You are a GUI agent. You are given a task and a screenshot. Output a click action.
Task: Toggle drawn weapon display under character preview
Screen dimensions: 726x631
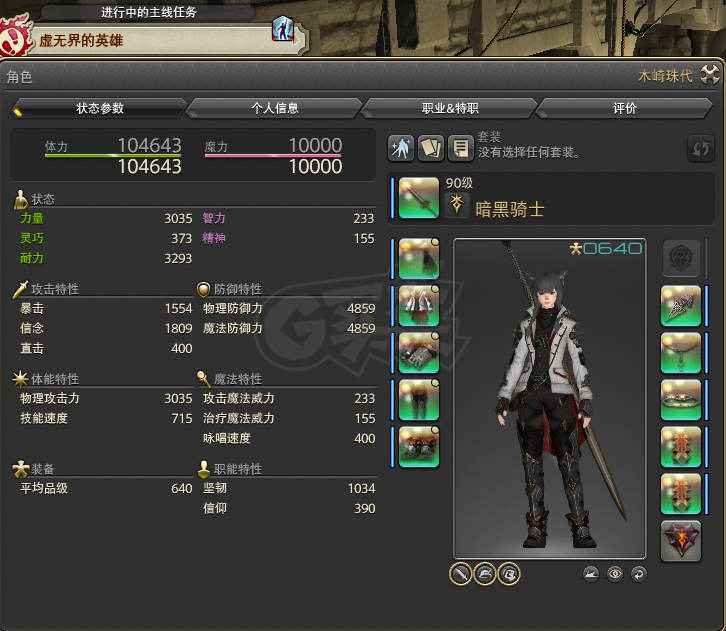[461, 574]
